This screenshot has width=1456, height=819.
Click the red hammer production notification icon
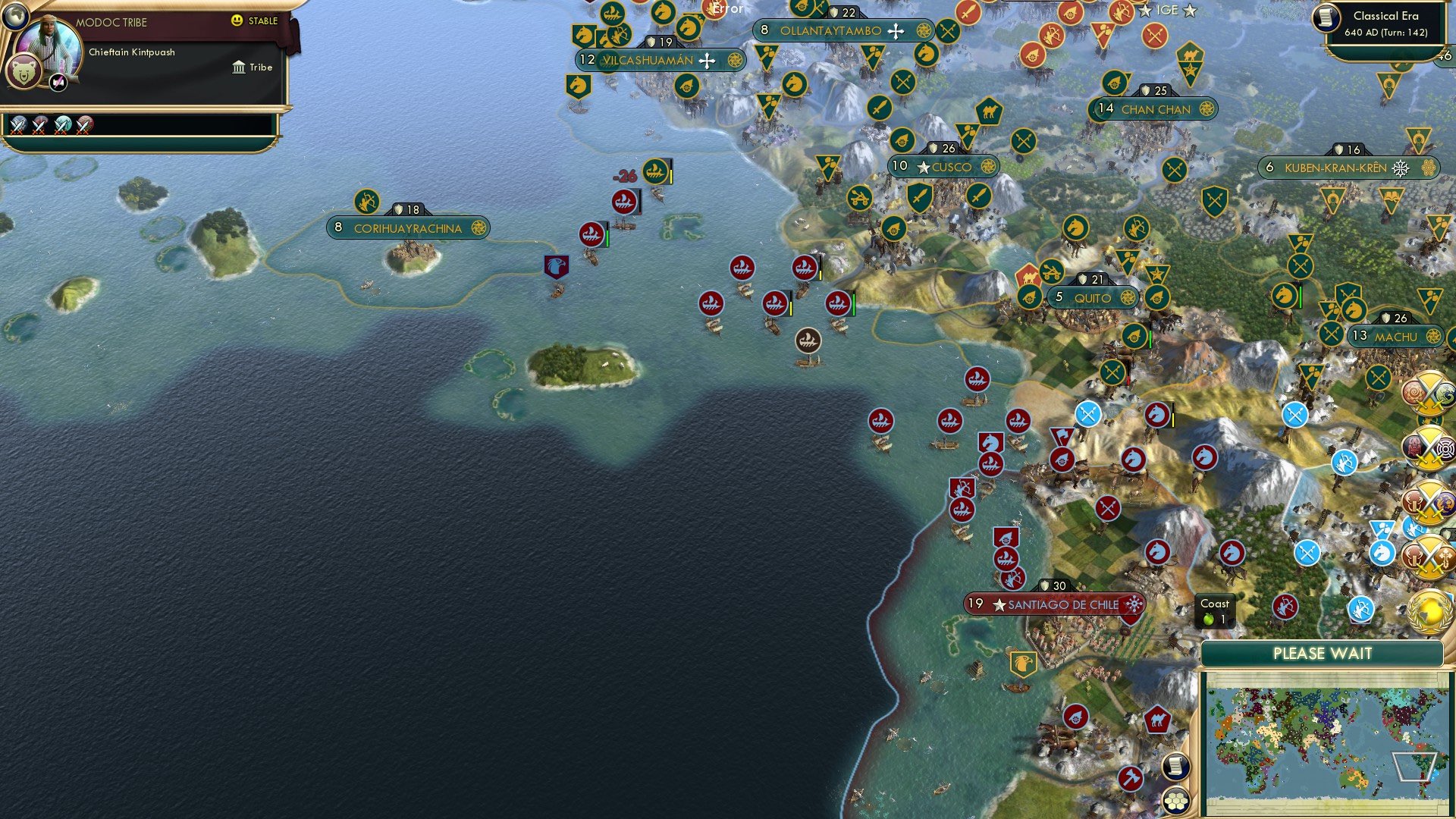pos(1131,778)
